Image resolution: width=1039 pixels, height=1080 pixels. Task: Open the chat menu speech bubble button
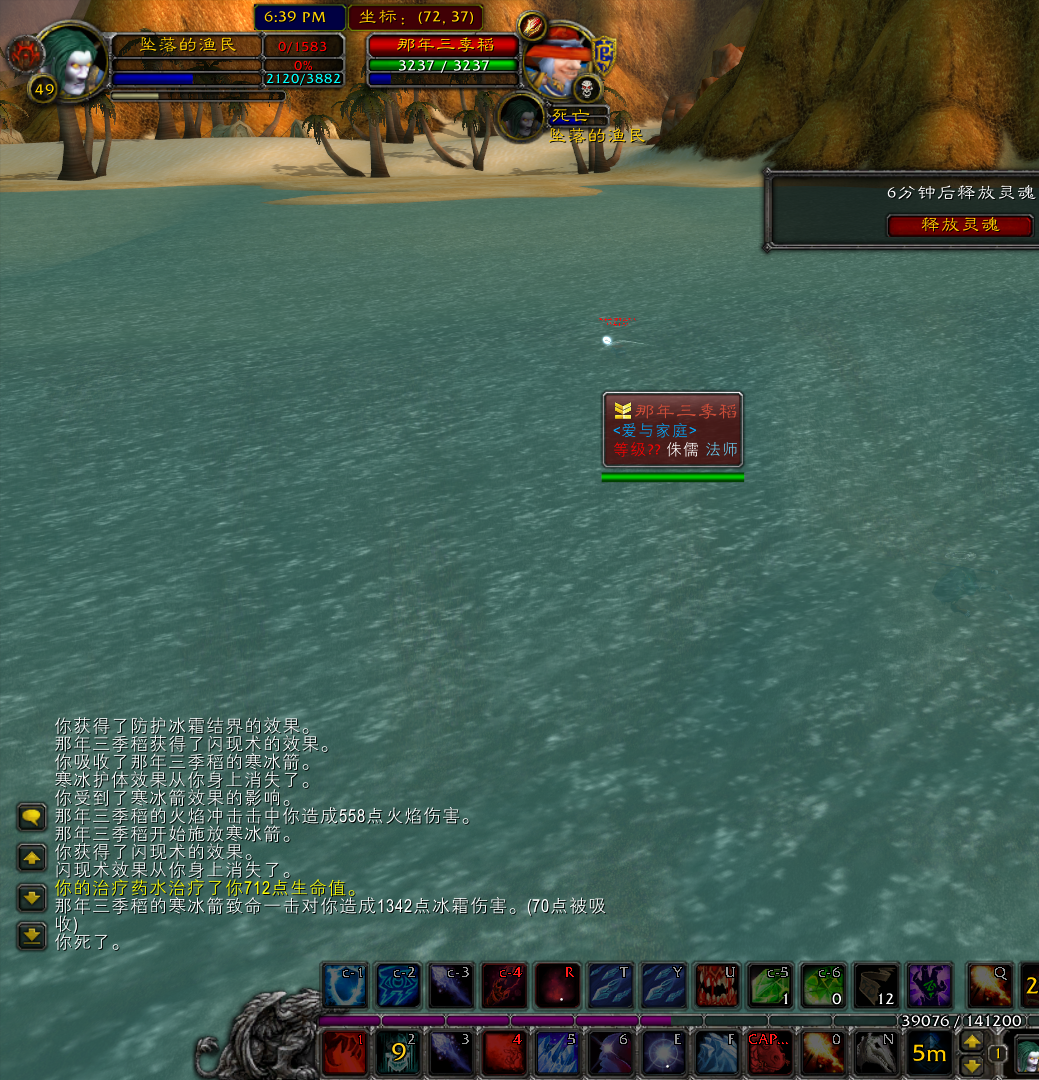(x=32, y=817)
